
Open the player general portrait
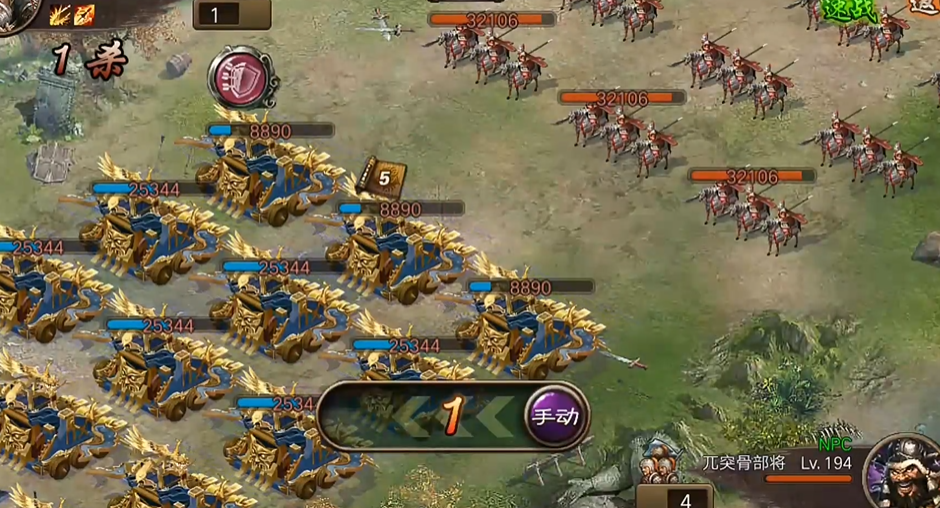click(15, 12)
